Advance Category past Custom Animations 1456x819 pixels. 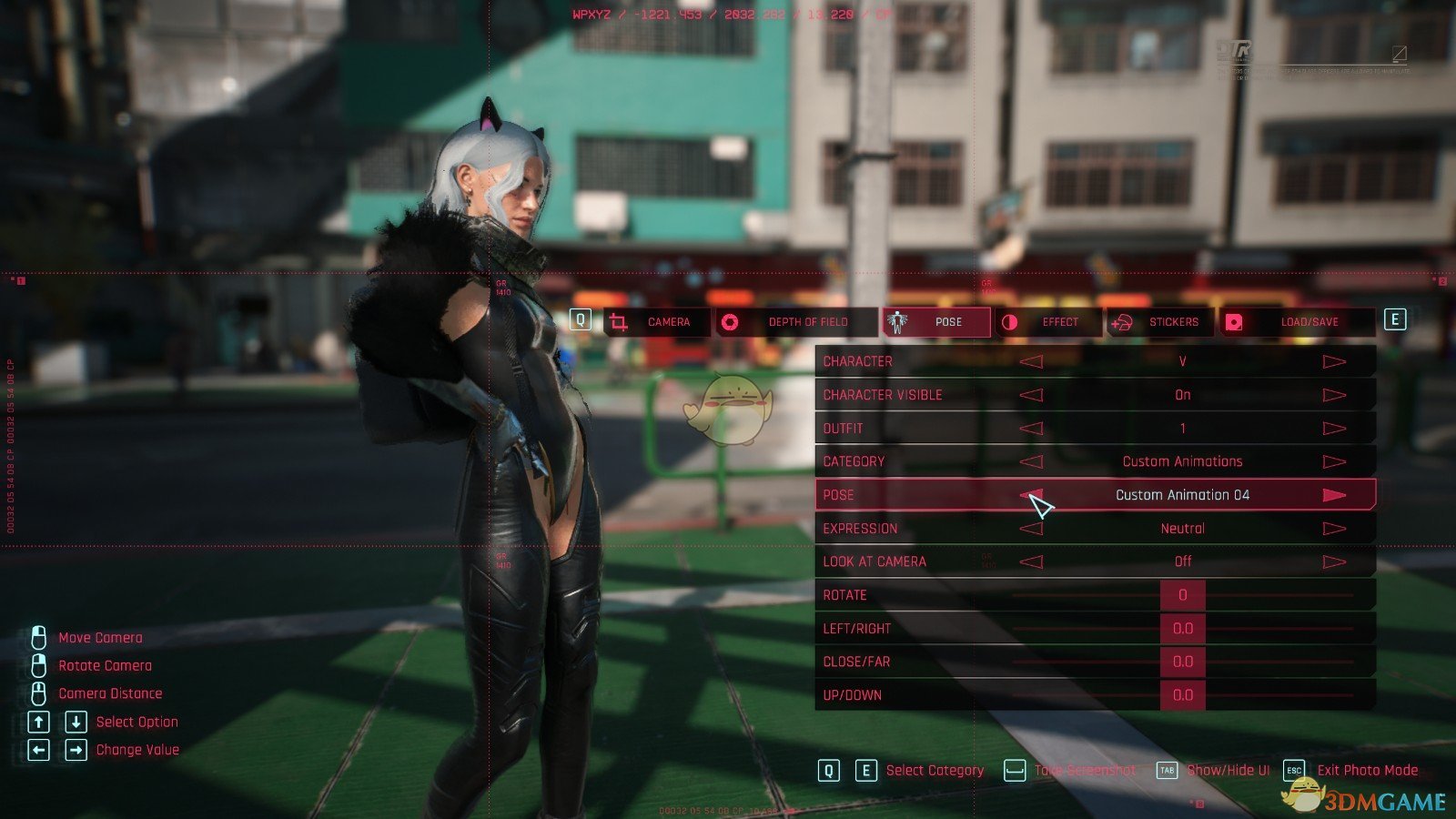click(1336, 460)
